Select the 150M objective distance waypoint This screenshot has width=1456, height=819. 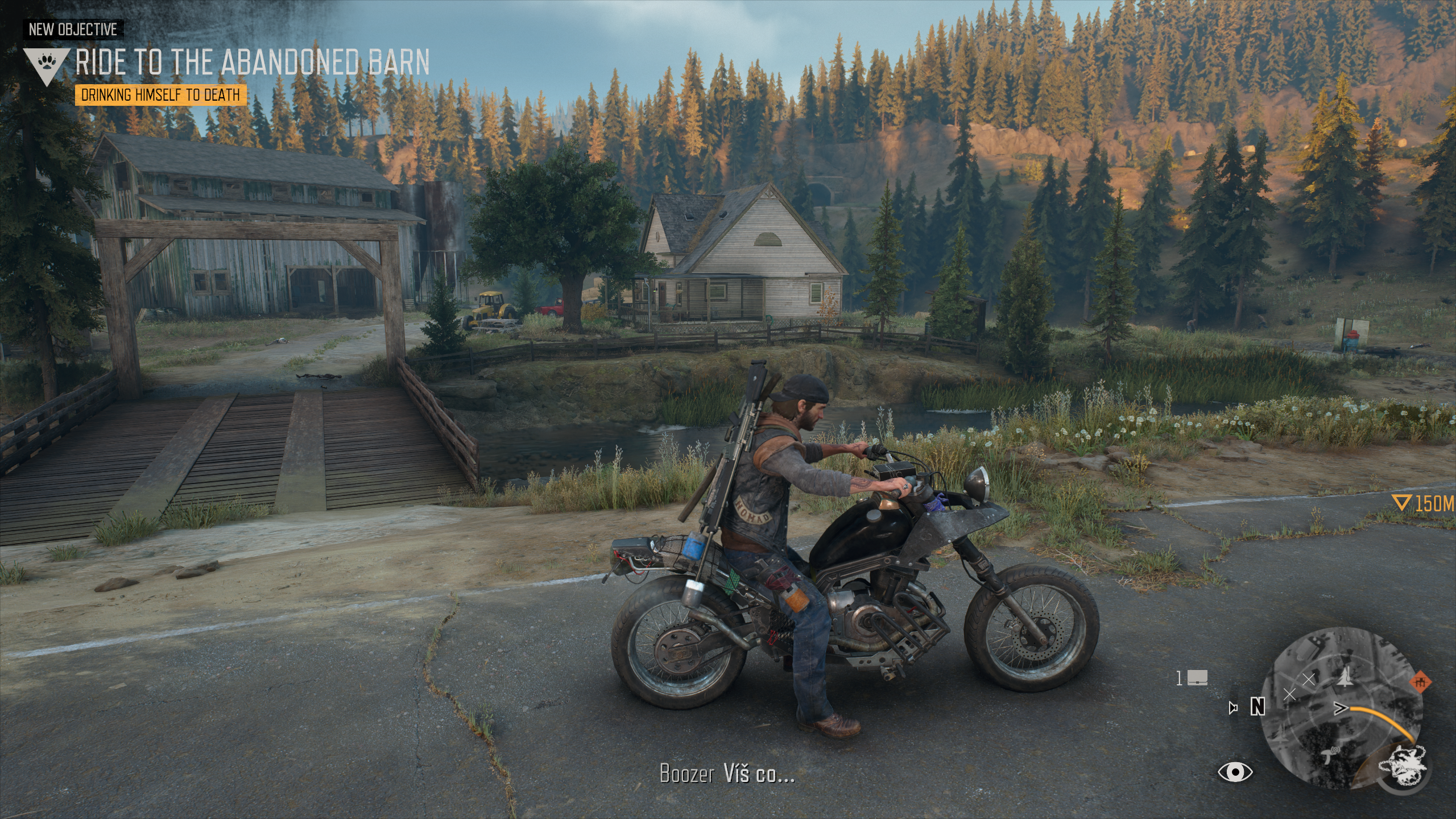coord(1424,503)
